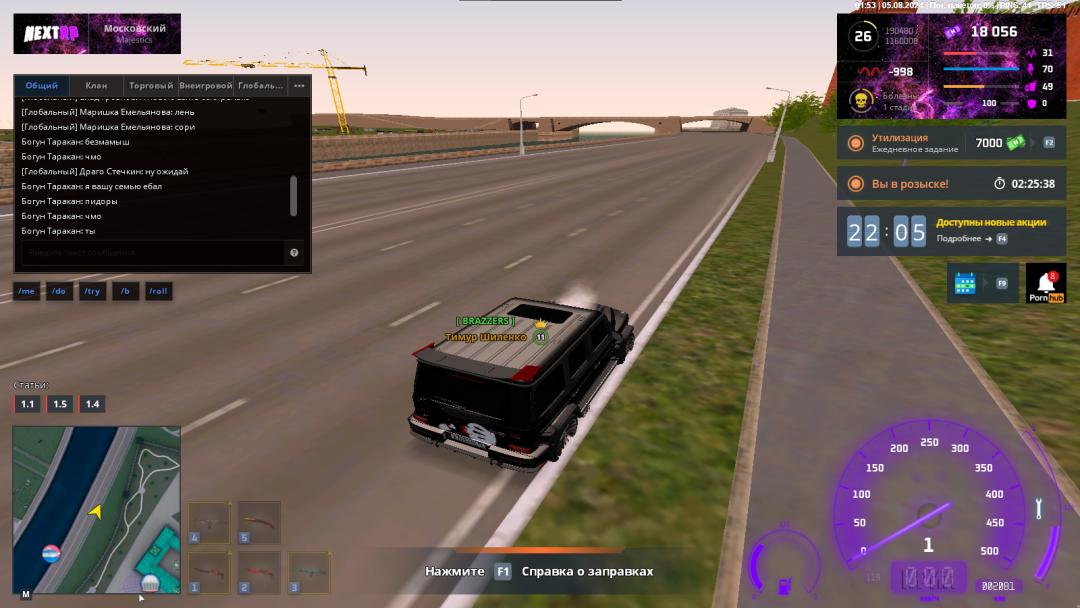Open the minimap
1080x608 pixels.
pos(96,510)
